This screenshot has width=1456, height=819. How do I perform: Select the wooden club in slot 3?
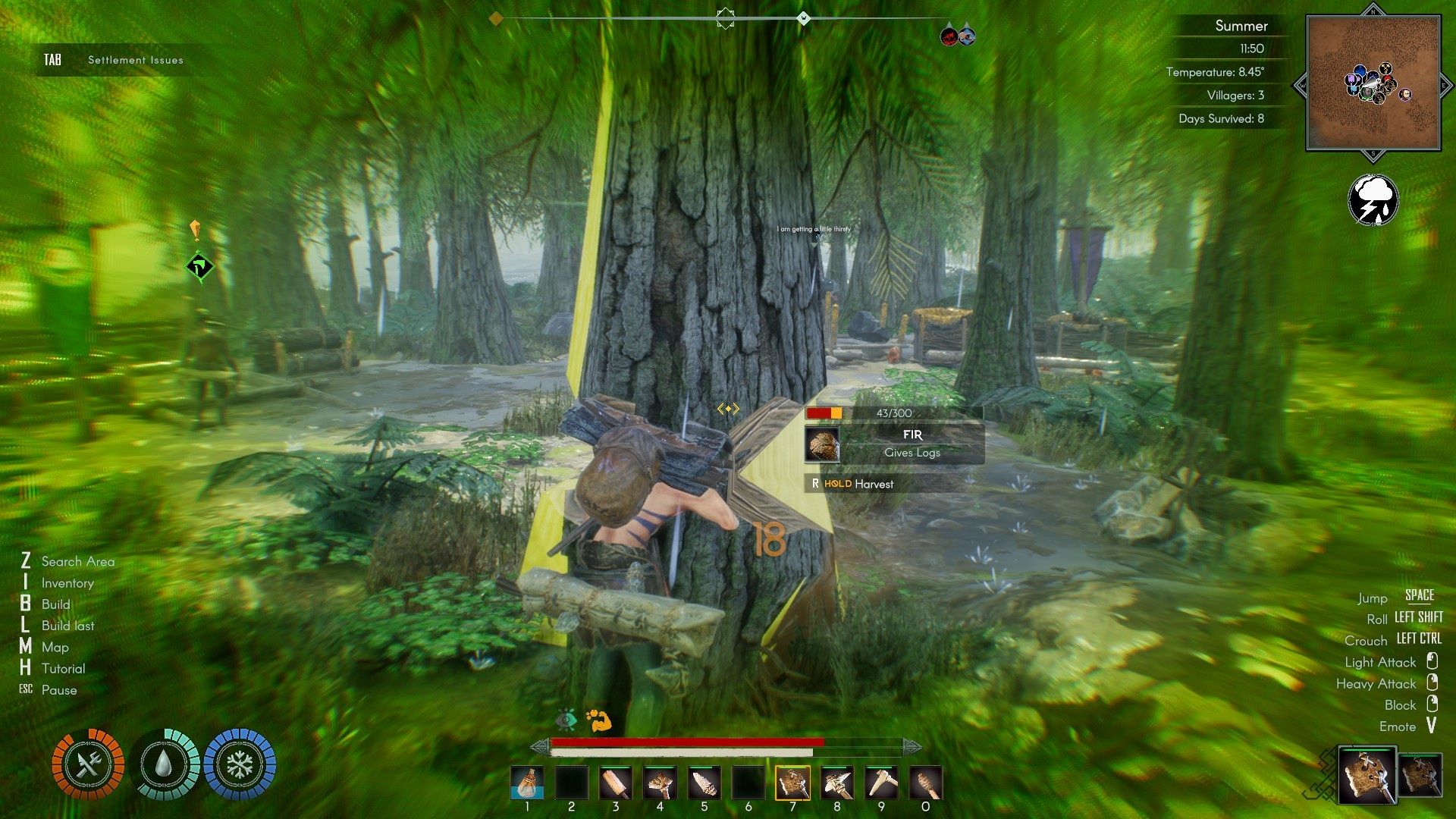[615, 783]
